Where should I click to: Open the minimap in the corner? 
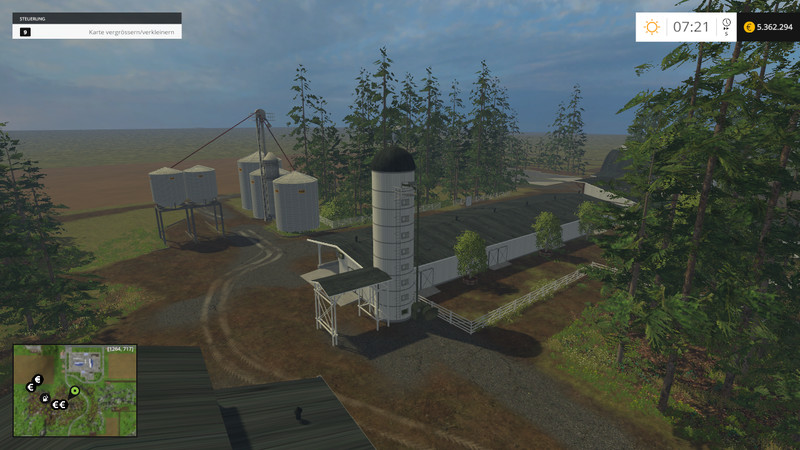click(75, 391)
